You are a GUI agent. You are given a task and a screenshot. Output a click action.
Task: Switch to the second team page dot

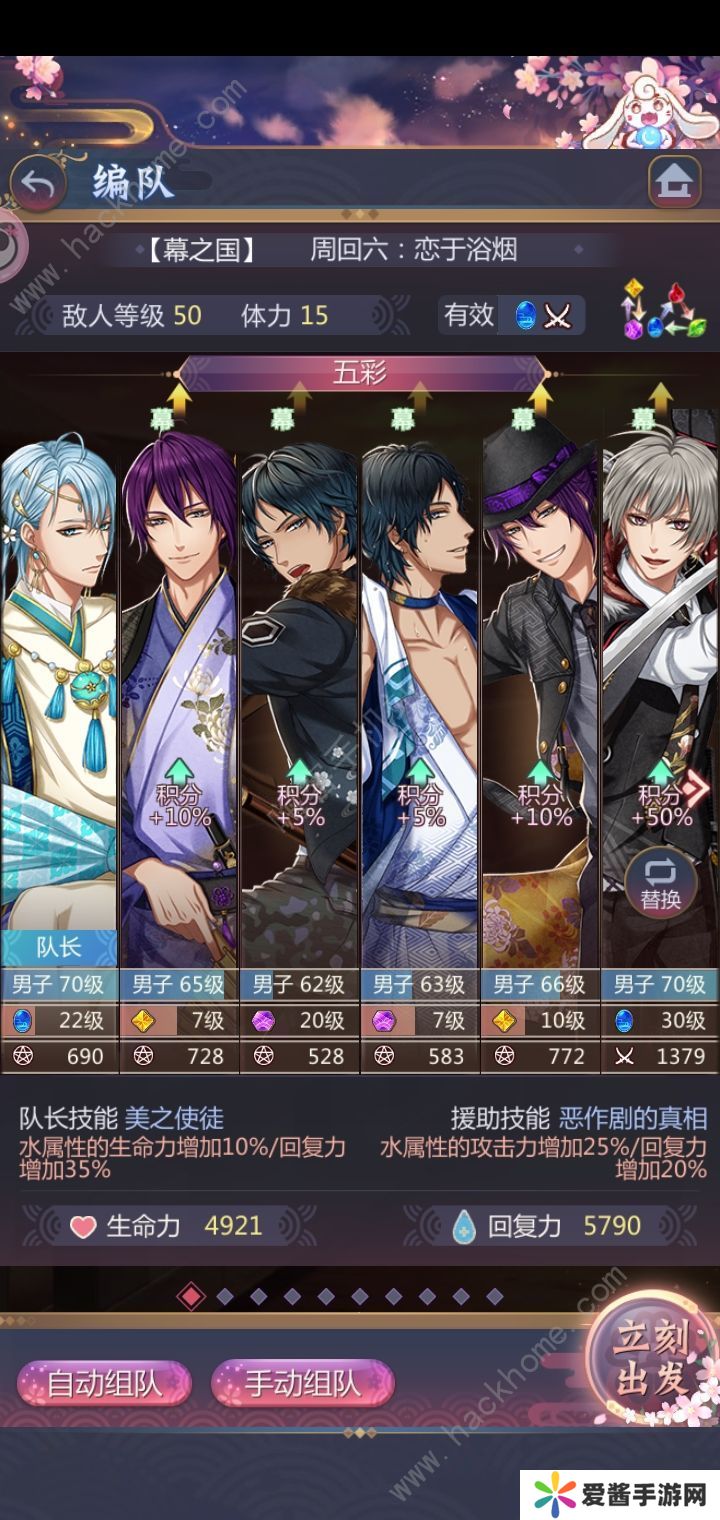[x=225, y=1297]
